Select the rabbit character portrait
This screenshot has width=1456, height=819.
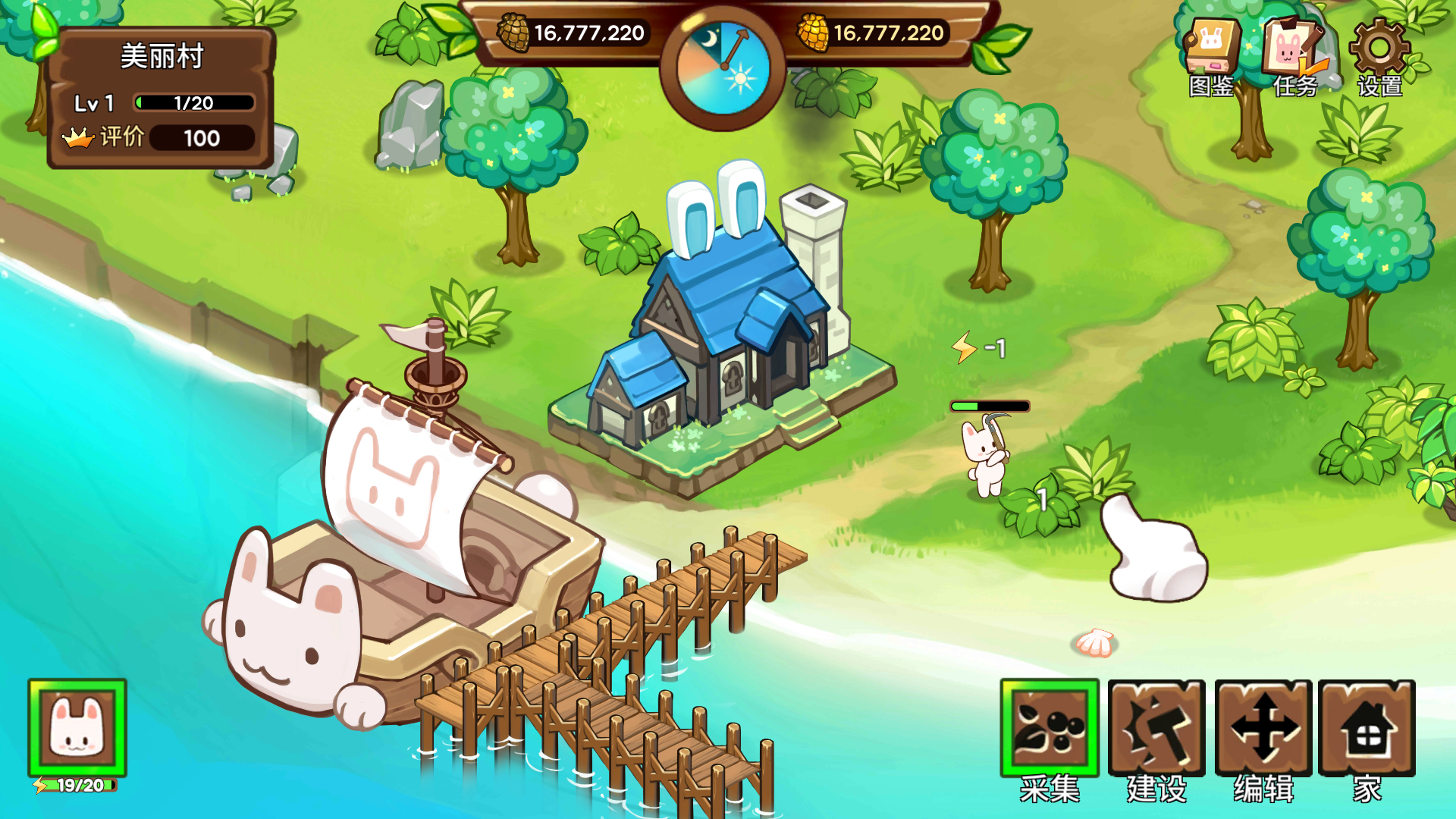coord(77,728)
